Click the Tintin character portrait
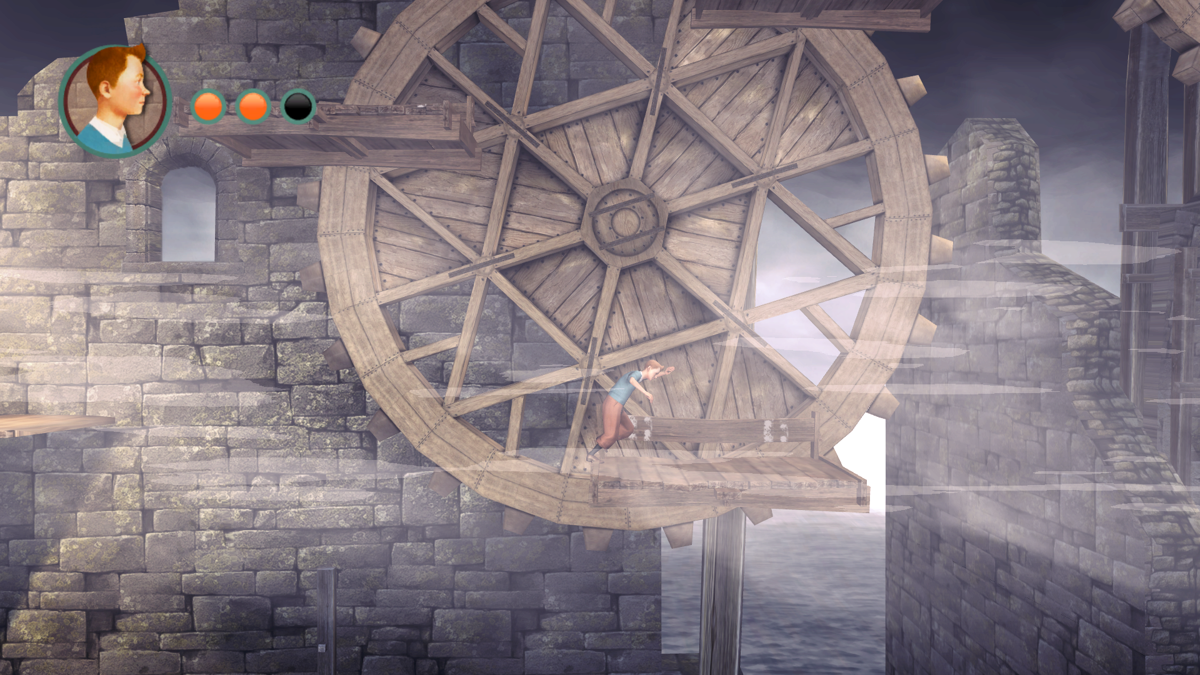 [x=115, y=100]
